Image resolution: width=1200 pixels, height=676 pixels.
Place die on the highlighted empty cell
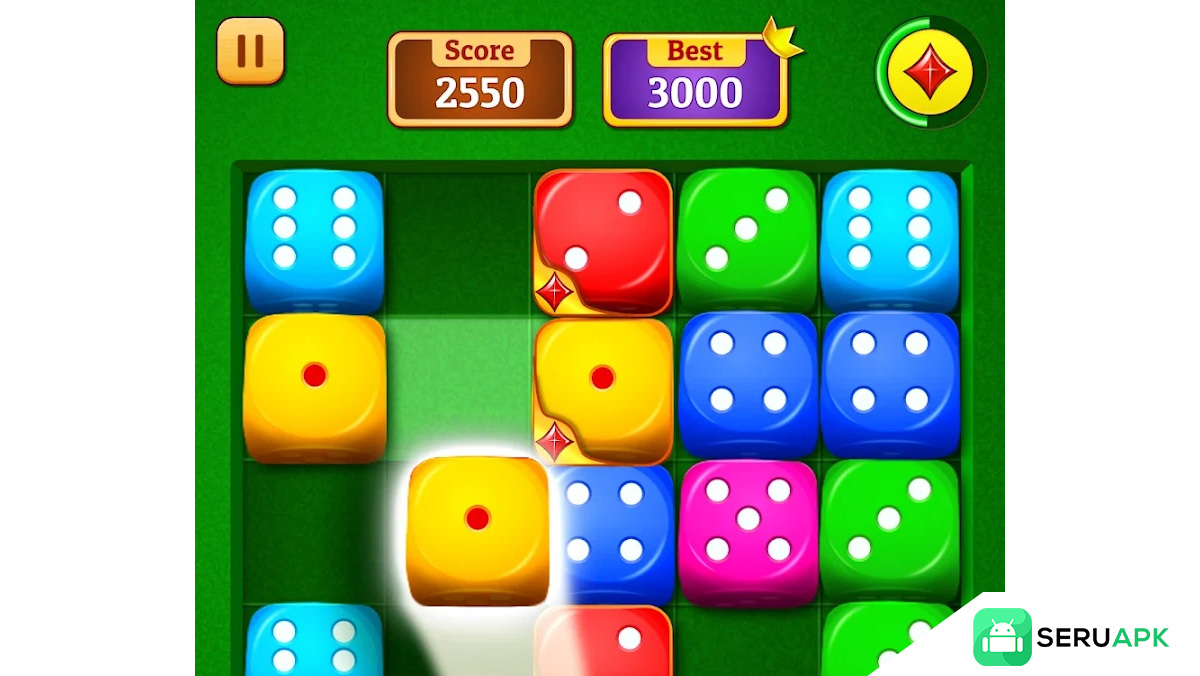coord(458,385)
